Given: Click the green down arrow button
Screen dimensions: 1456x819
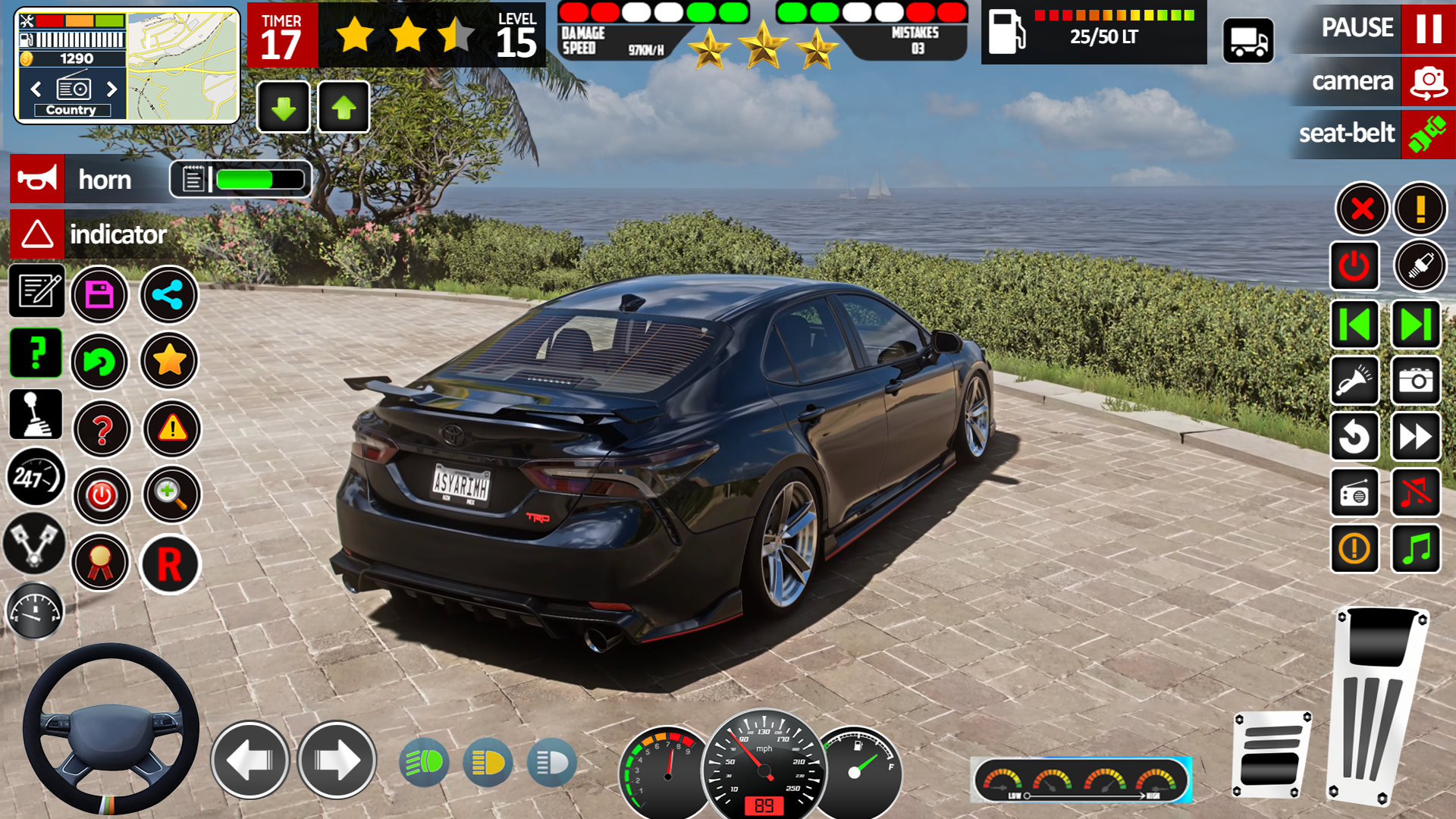Looking at the screenshot, I should click(284, 108).
